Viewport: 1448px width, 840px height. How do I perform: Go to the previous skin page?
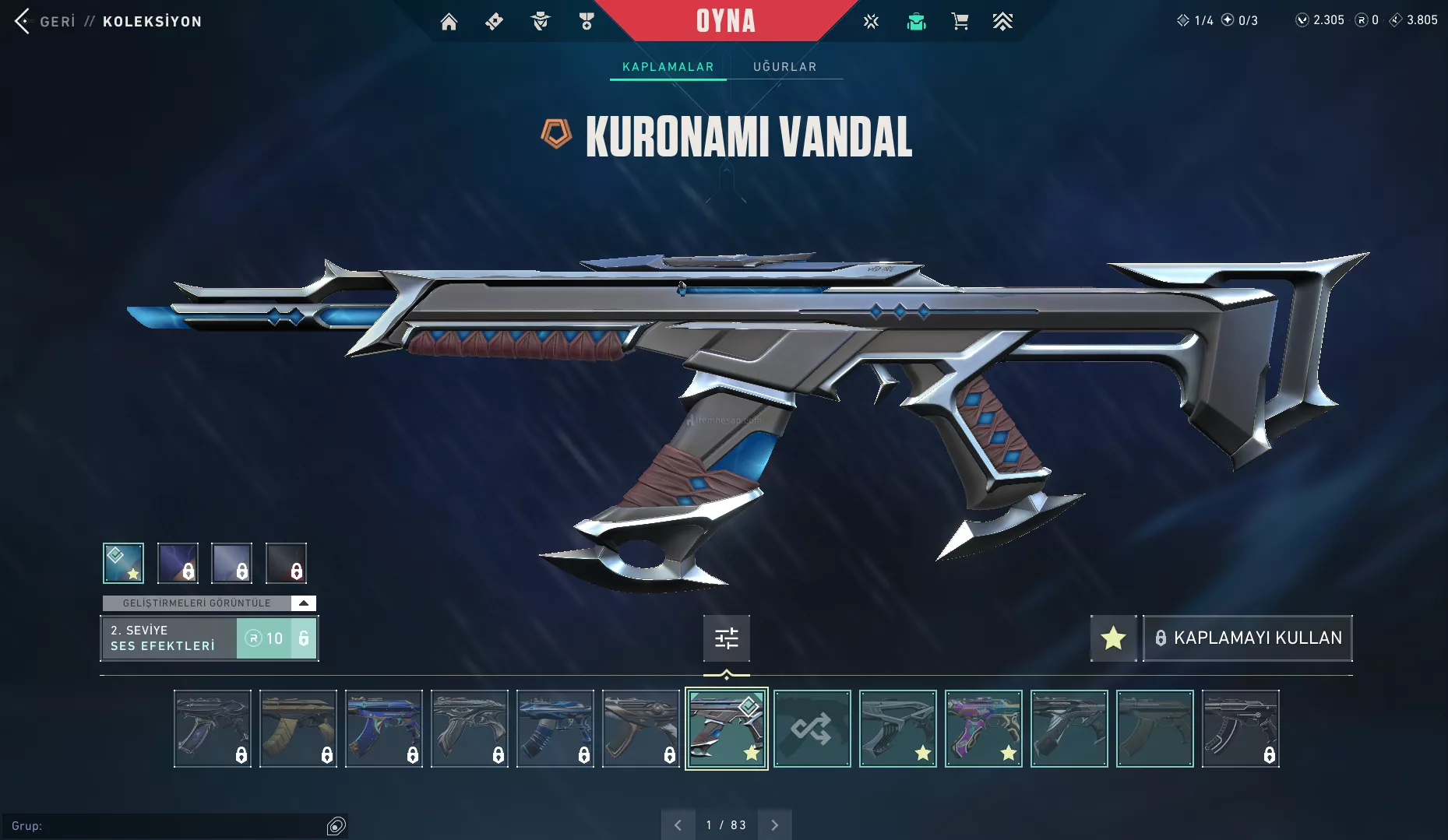[678, 825]
